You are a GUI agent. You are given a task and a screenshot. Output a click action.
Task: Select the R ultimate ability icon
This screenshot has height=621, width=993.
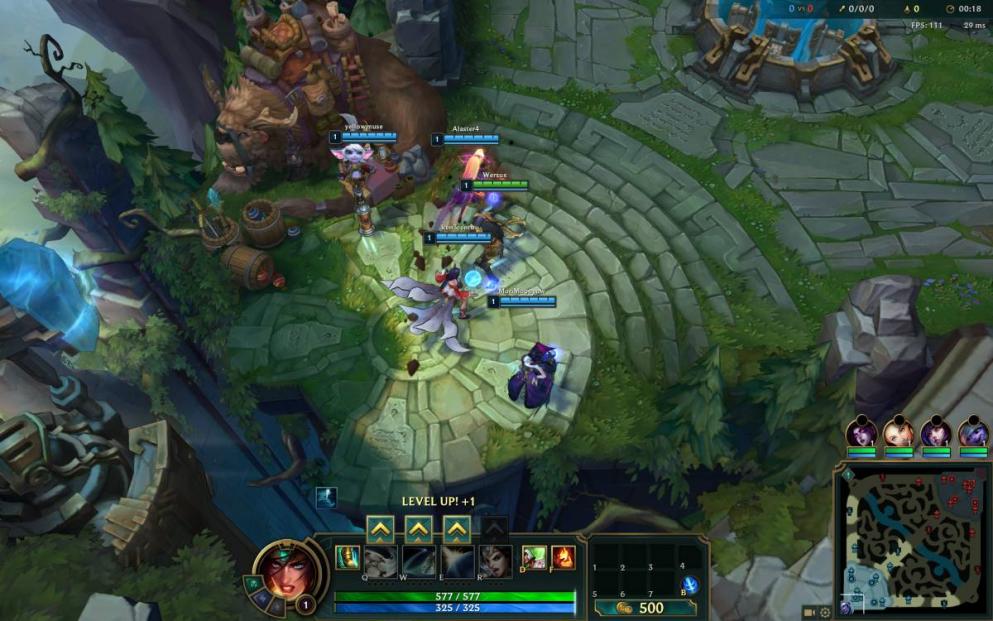(495, 560)
